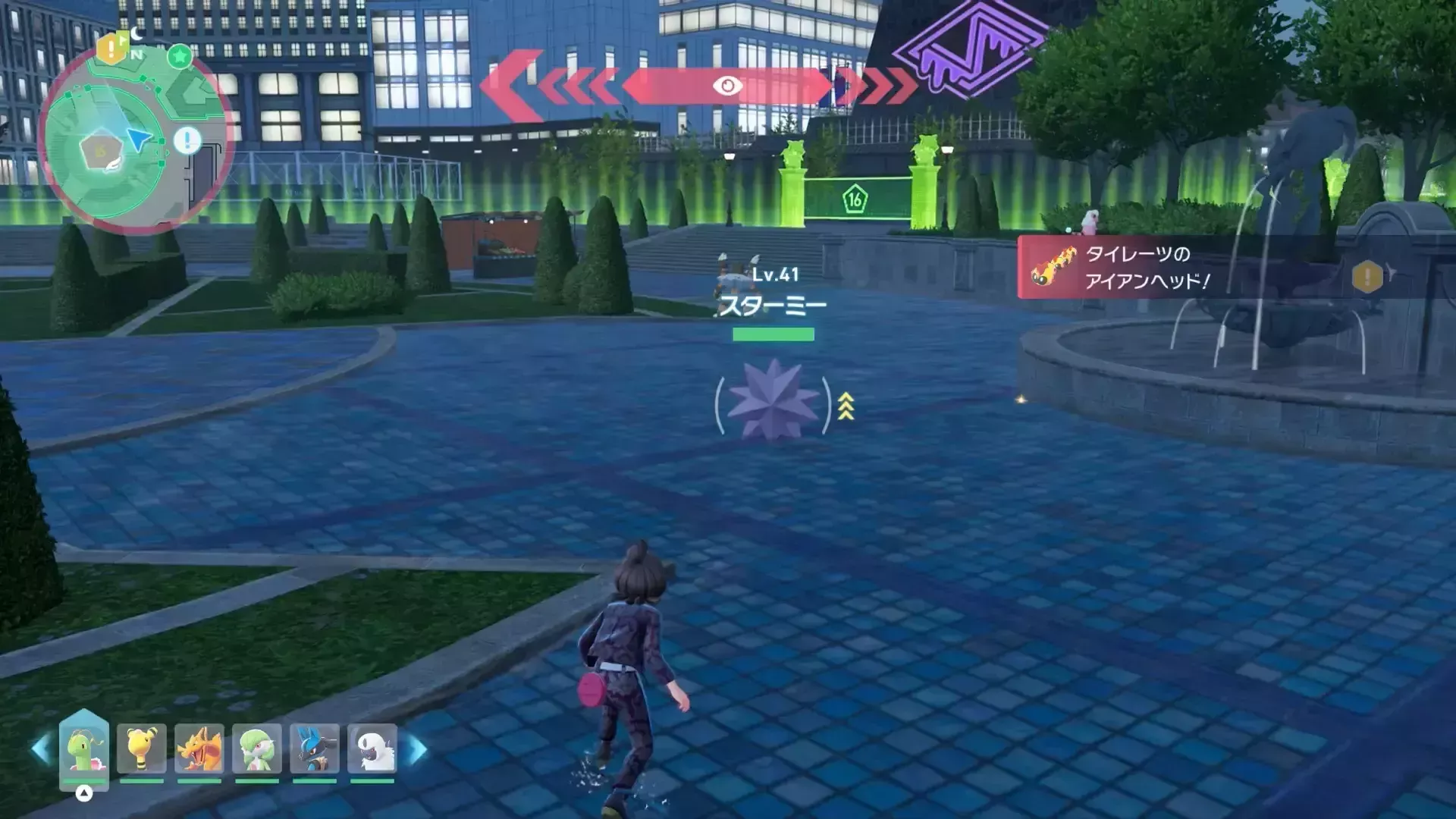This screenshot has width=1456, height=819.
Task: Expand the party list with the left arrow
Action: point(38,747)
